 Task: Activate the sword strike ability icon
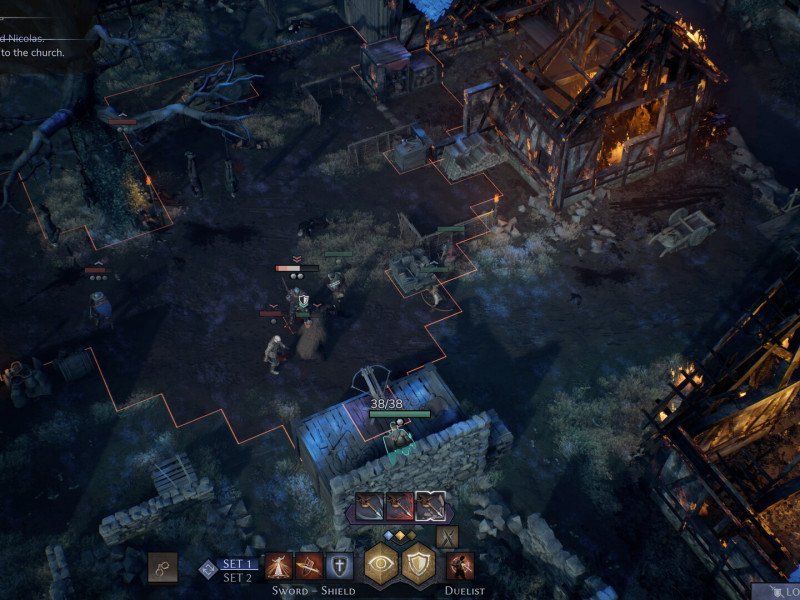(278, 566)
